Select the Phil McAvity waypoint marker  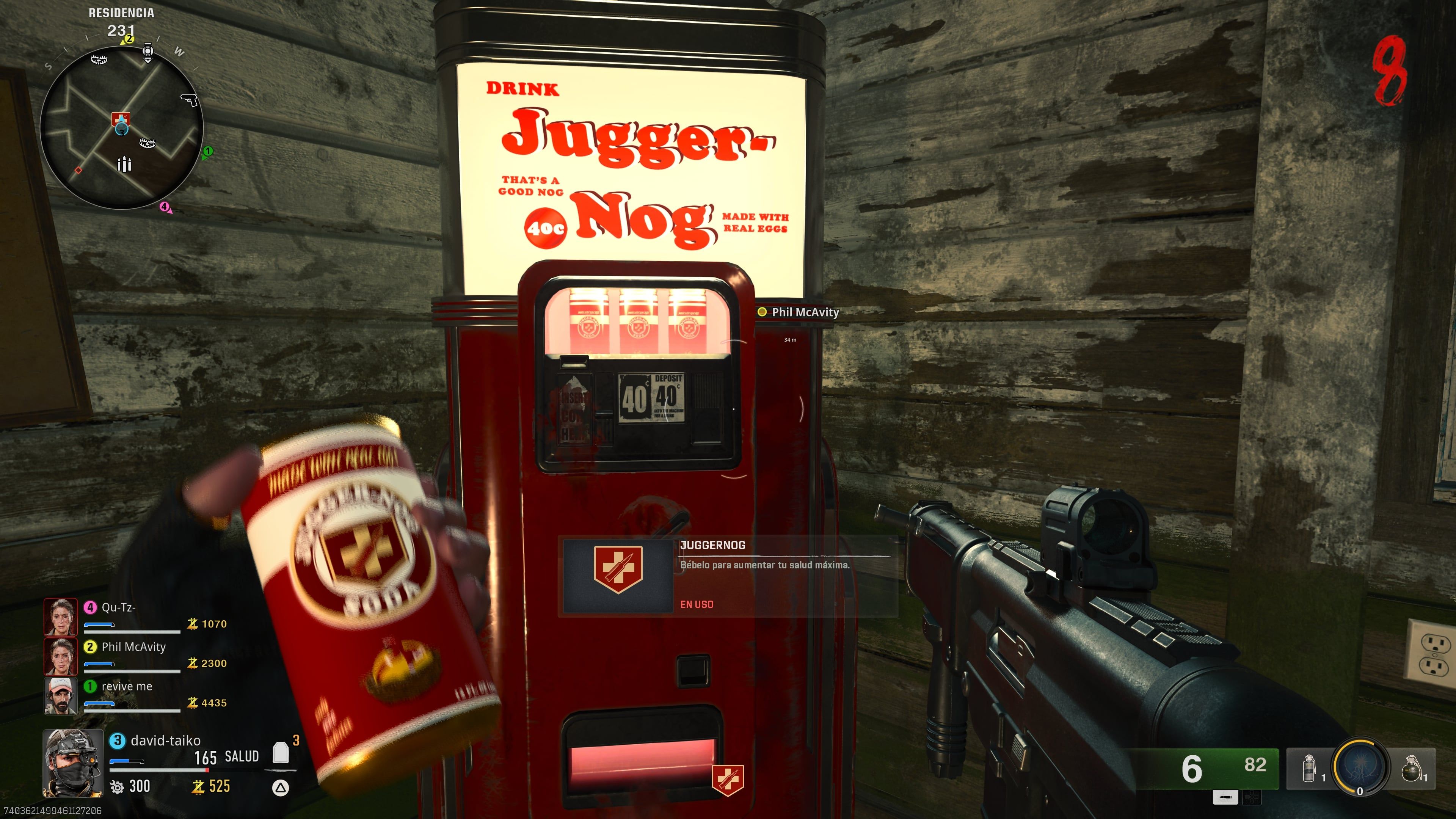(763, 312)
